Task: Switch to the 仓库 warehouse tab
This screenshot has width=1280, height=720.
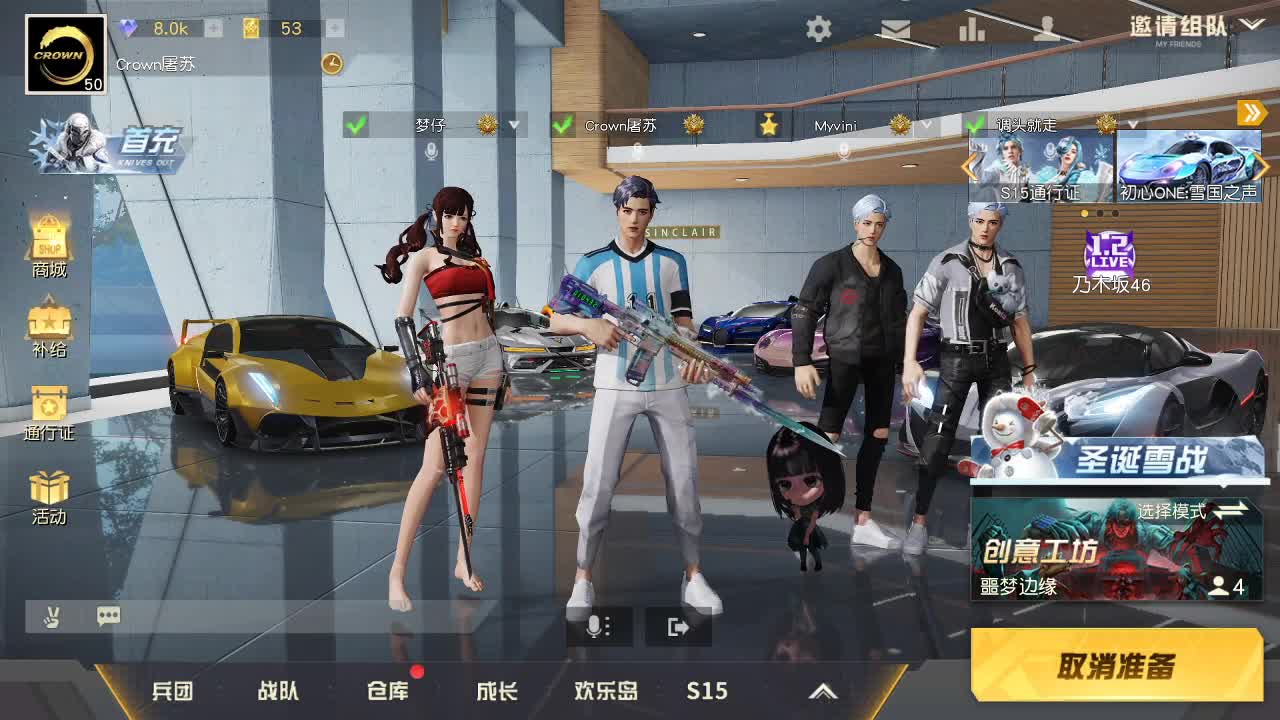Action: coord(389,690)
